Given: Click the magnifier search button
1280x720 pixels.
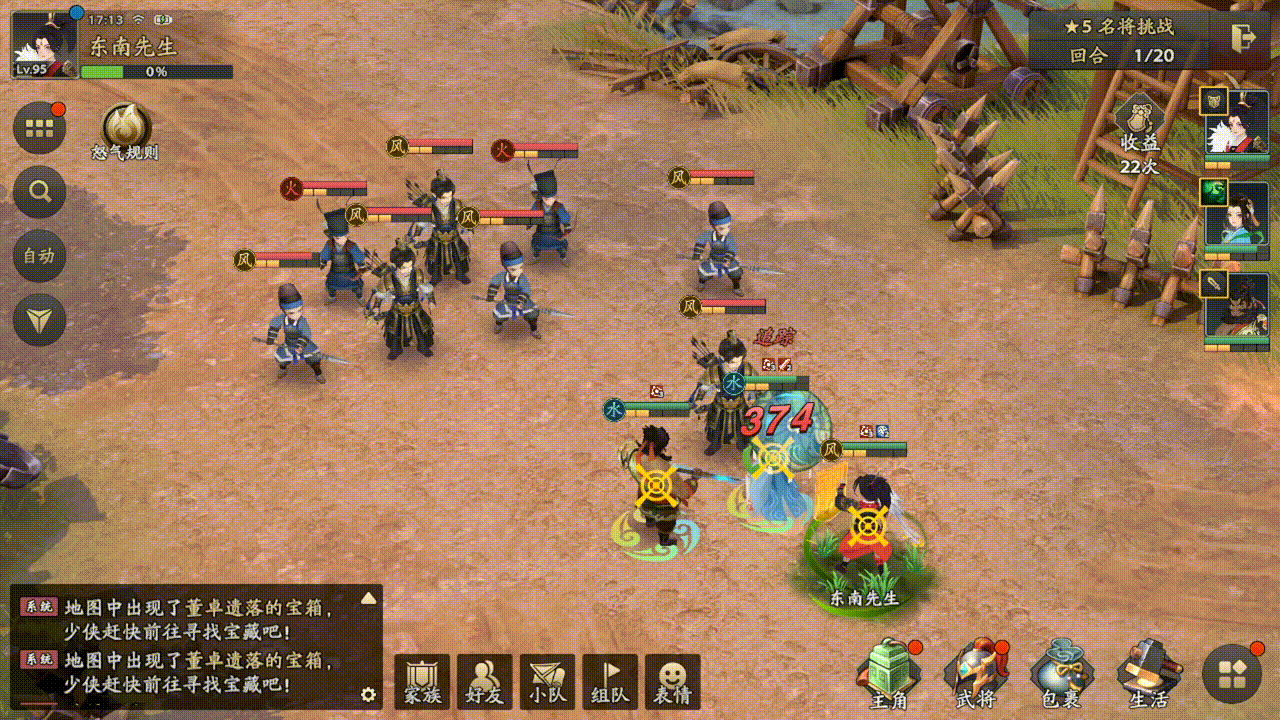Looking at the screenshot, I should (x=40, y=192).
